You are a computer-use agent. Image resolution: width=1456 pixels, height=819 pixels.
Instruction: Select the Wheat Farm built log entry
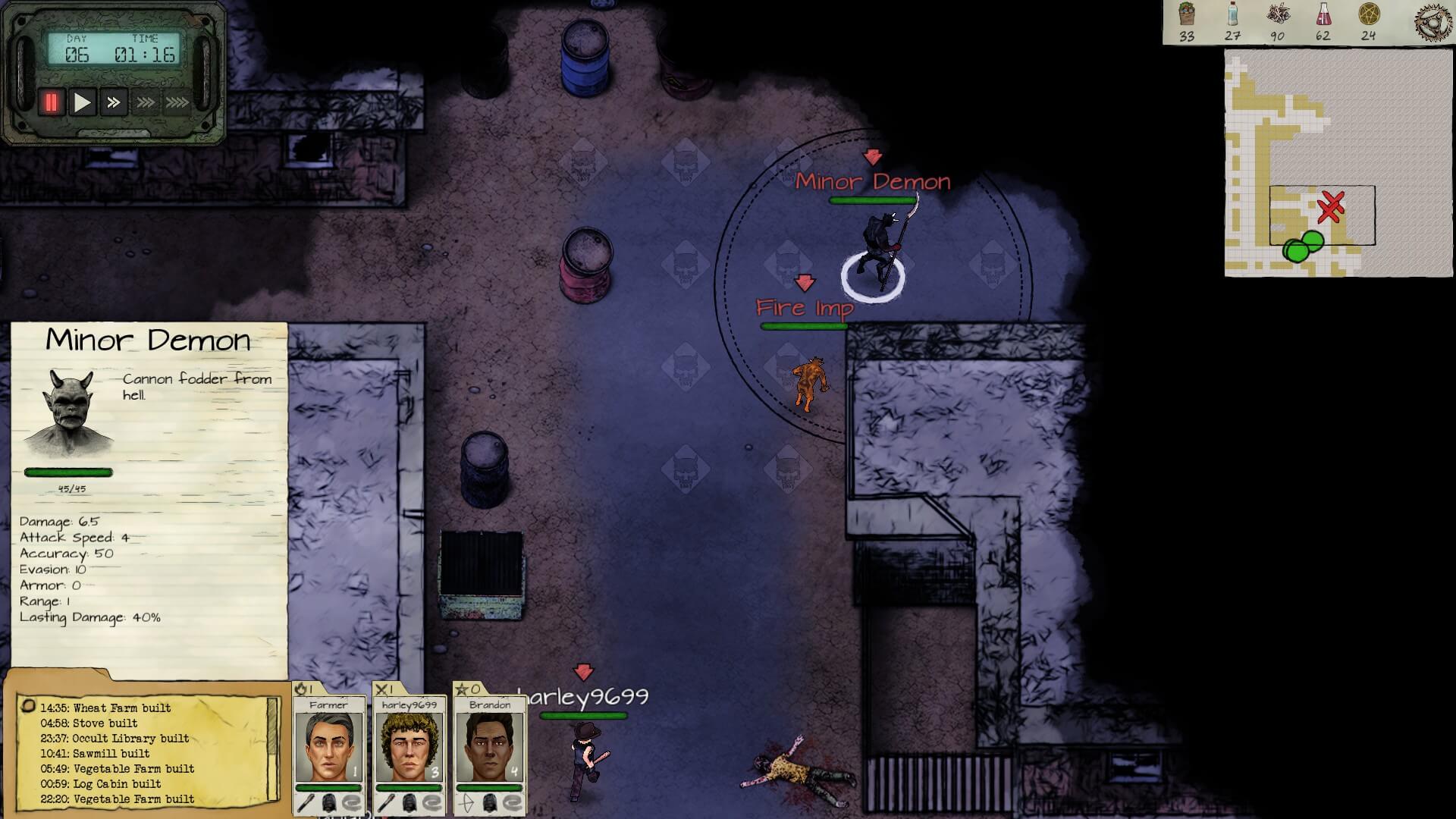point(105,708)
